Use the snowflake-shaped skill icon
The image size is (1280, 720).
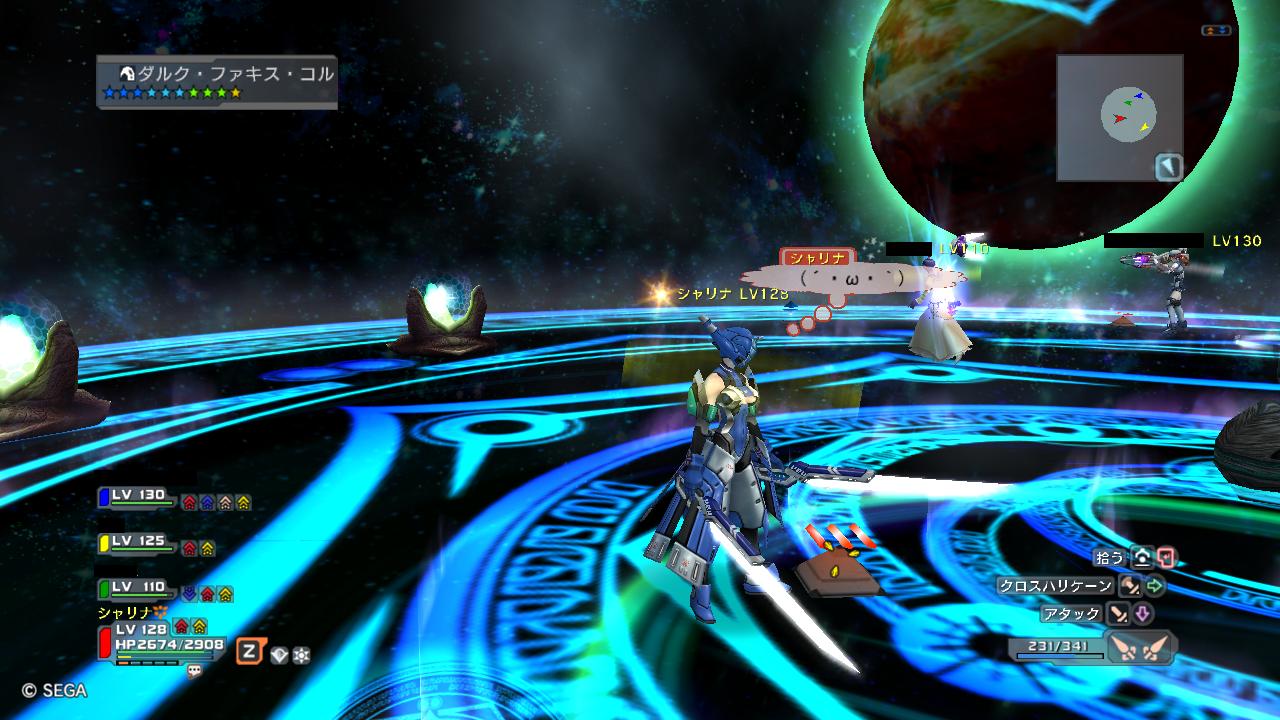[300, 655]
